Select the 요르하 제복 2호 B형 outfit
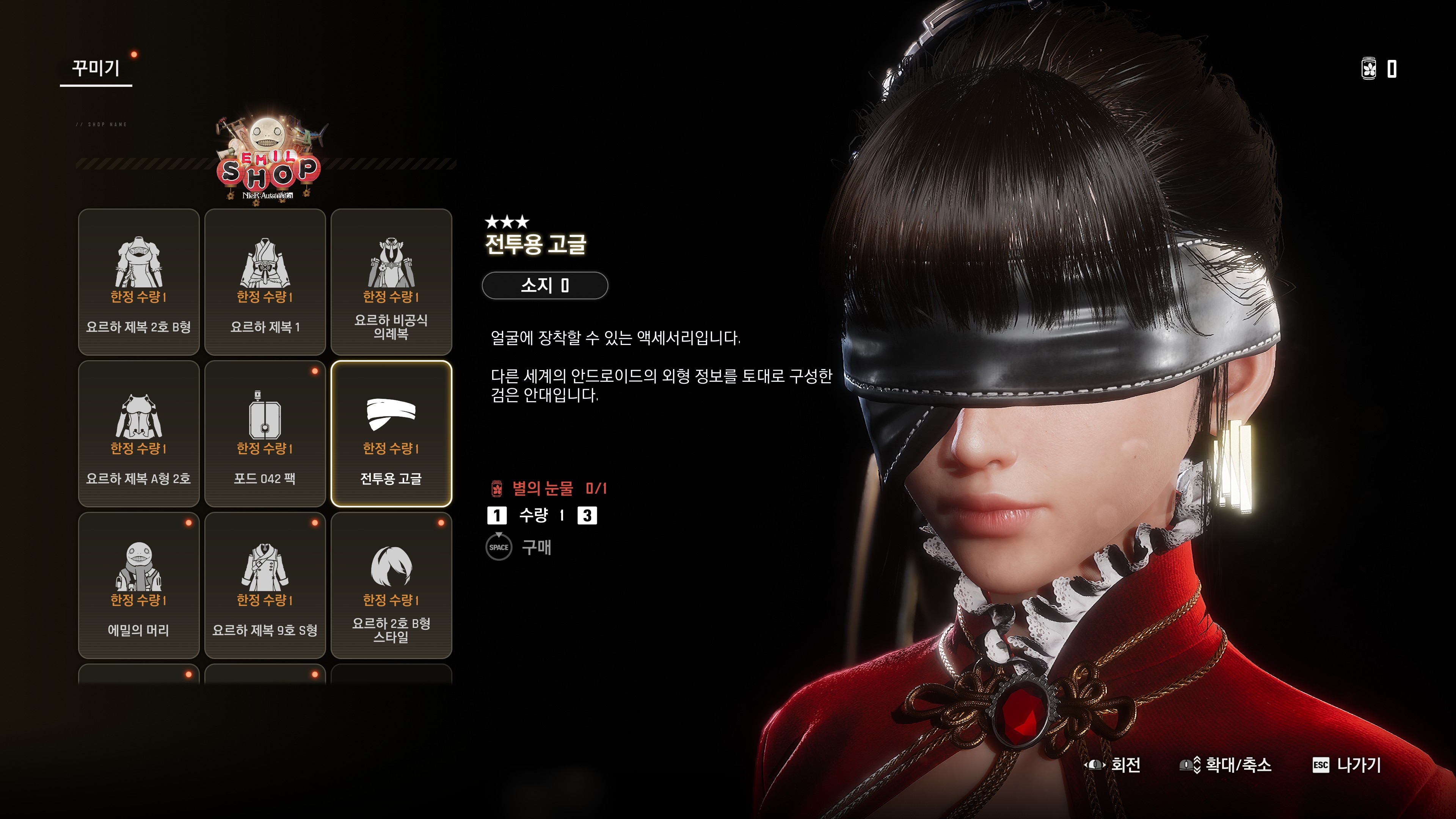Viewport: 1456px width, 819px height. click(x=138, y=281)
